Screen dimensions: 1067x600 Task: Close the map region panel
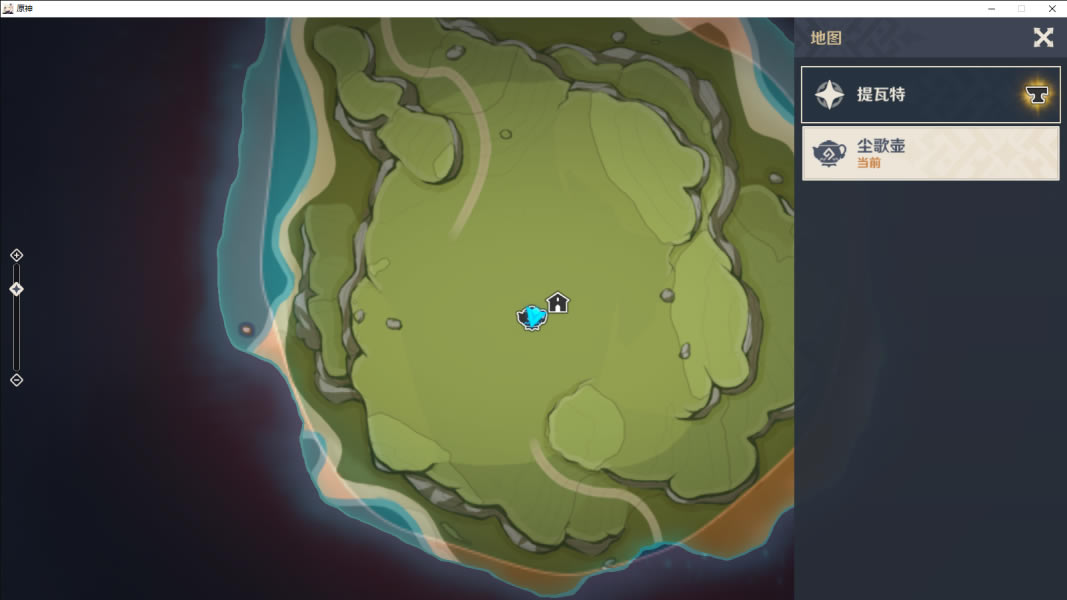click(x=1043, y=38)
